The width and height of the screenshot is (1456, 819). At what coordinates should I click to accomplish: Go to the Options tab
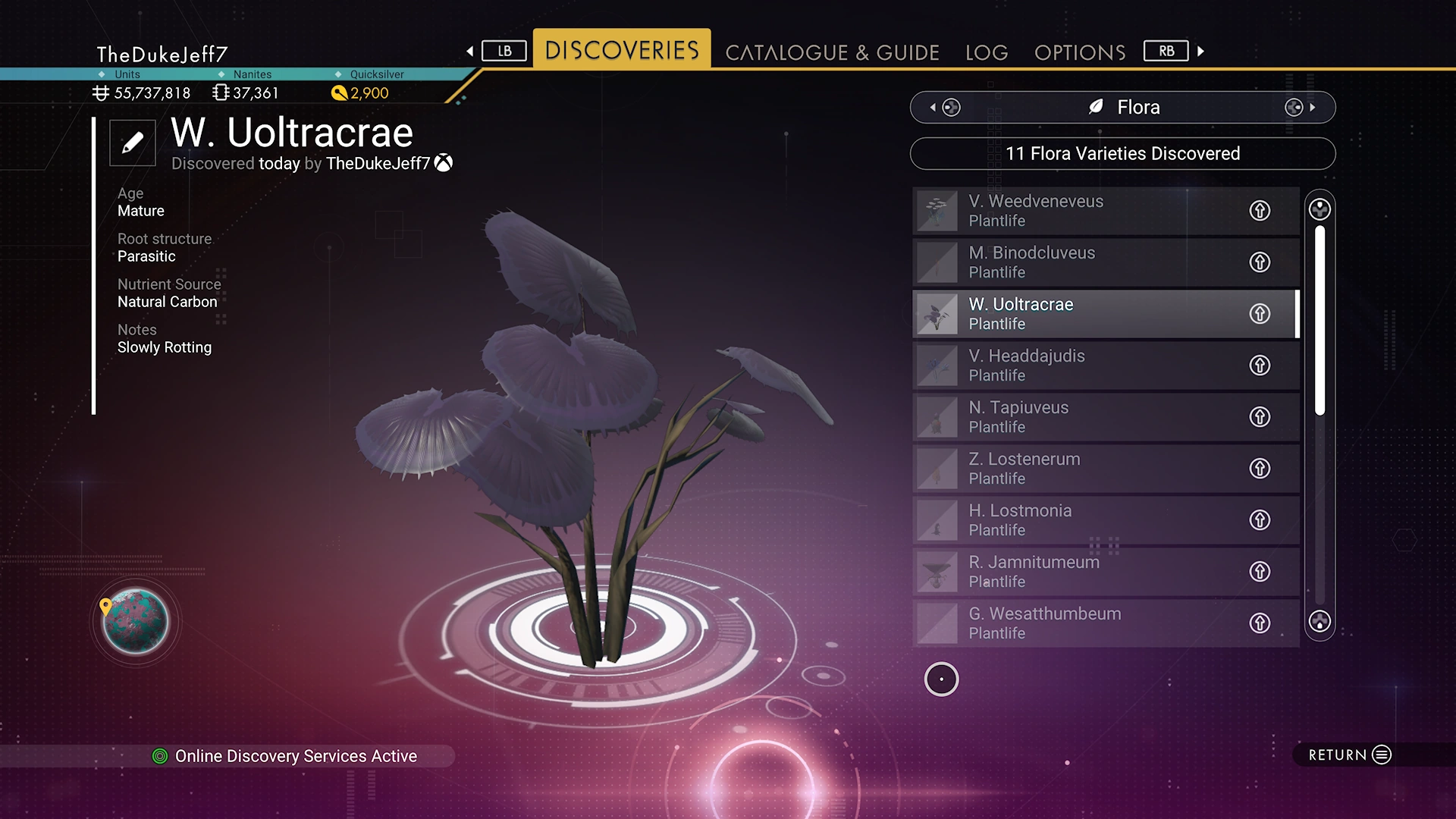(x=1080, y=52)
